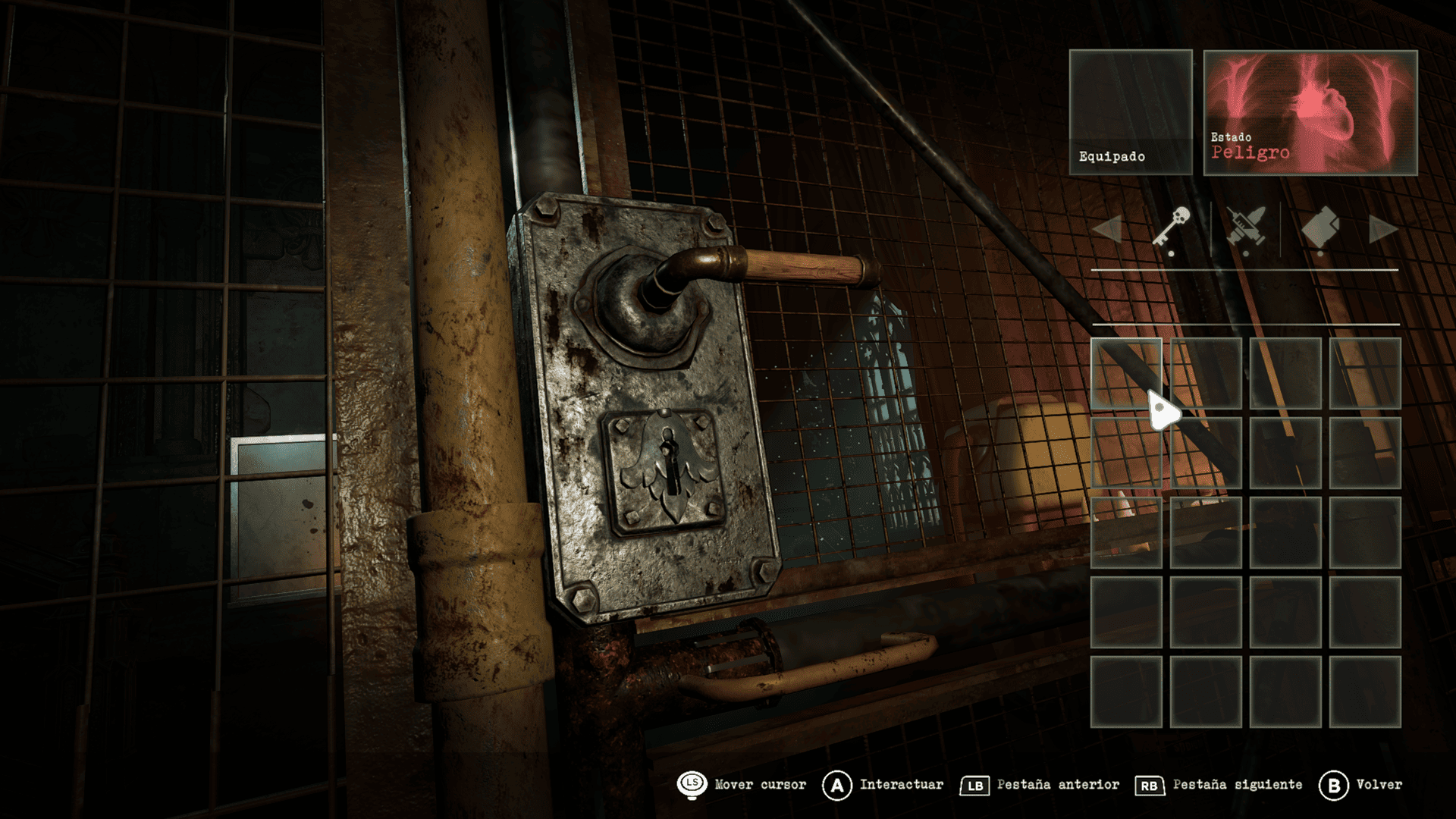Switch to the skull key items tab
The image size is (1456, 819).
[1172, 227]
